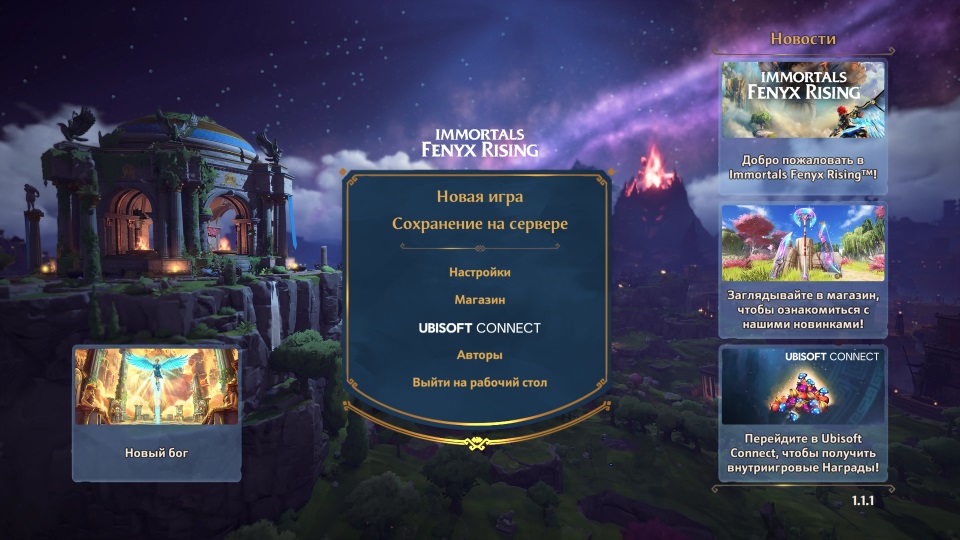Open the Новый бог DLC tile

coord(156,412)
